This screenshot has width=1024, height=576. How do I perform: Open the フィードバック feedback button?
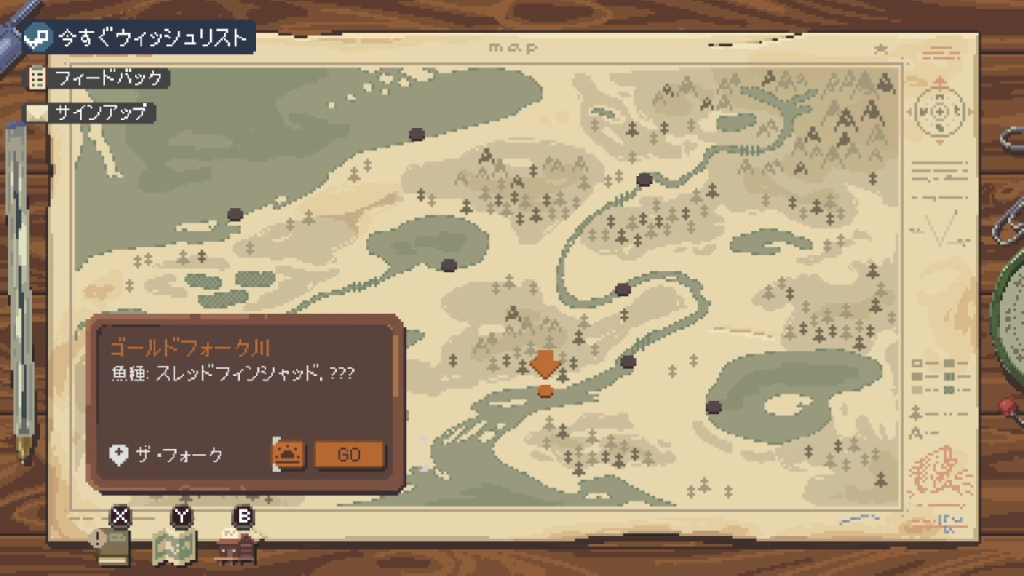[95, 77]
